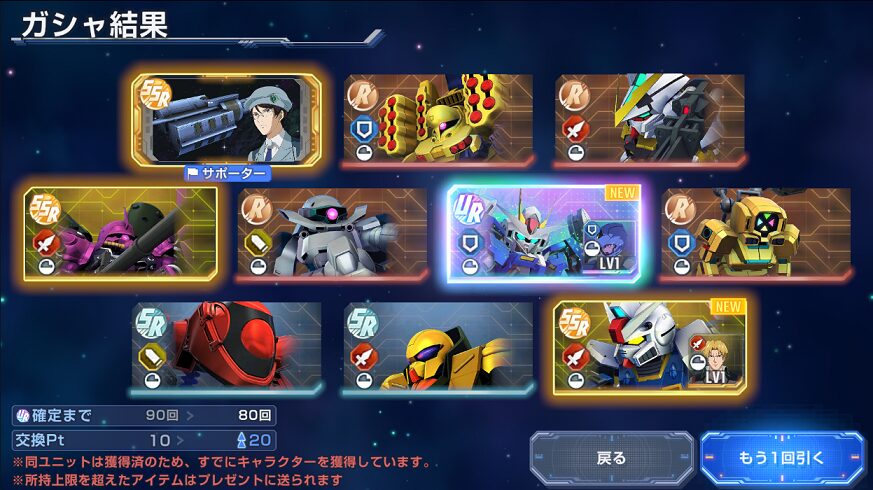Pull again with もう1回引く button
The image size is (873, 490).
tap(782, 458)
